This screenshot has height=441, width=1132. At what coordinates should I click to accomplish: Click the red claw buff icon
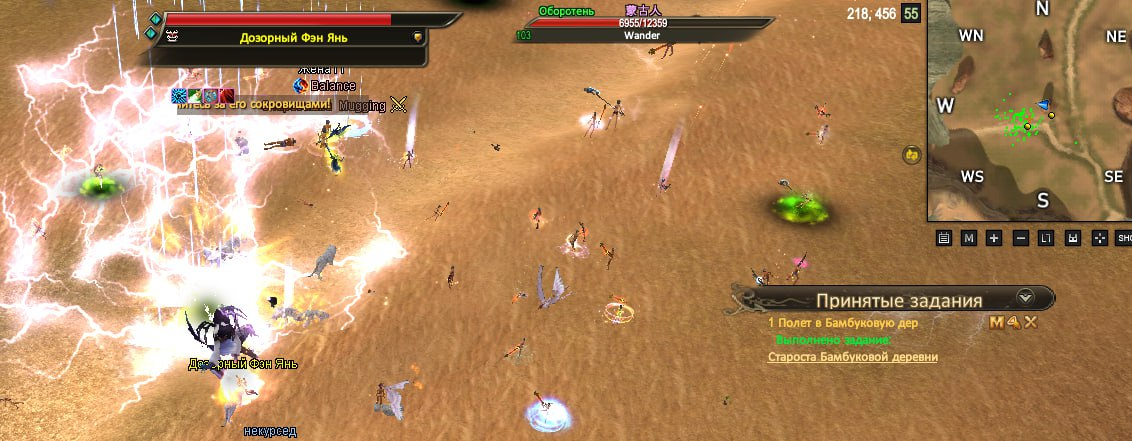[x=225, y=96]
